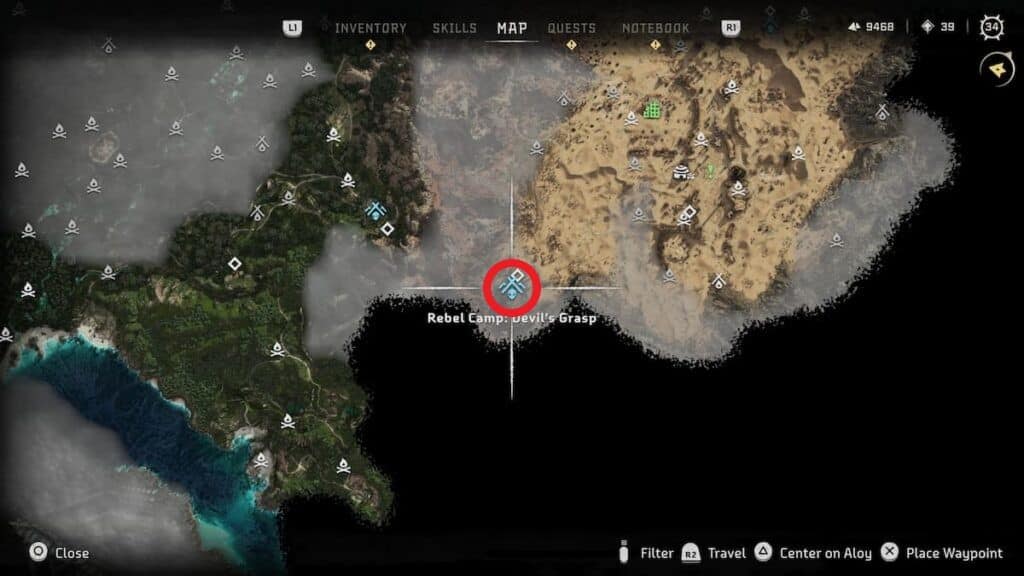Choose the white dome hut map marker
Viewport: 1024px width, 576px height.
(x=682, y=172)
